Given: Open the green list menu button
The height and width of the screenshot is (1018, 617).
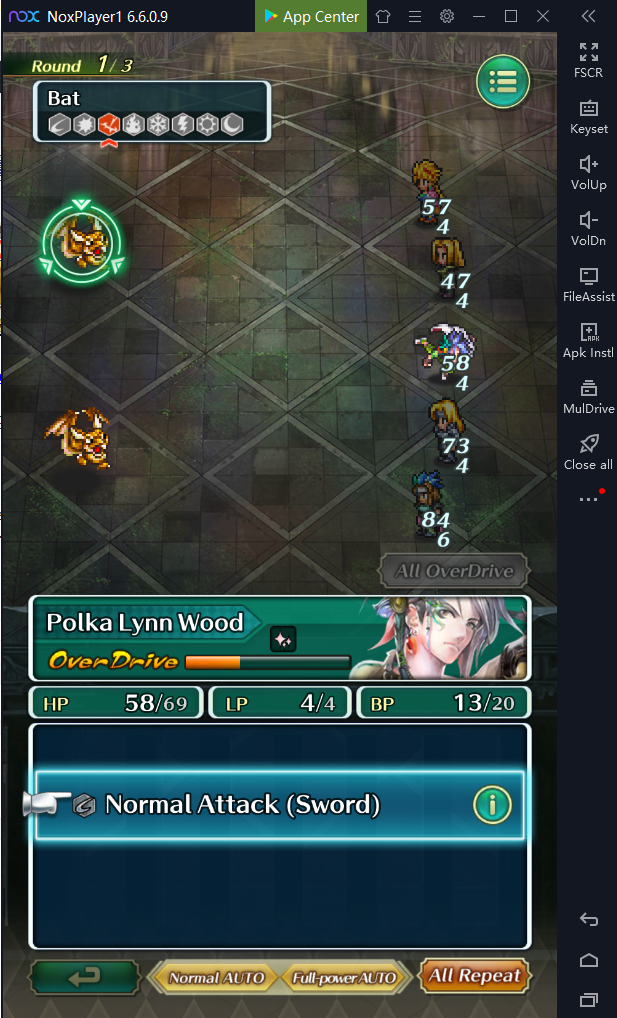Looking at the screenshot, I should 503,82.
